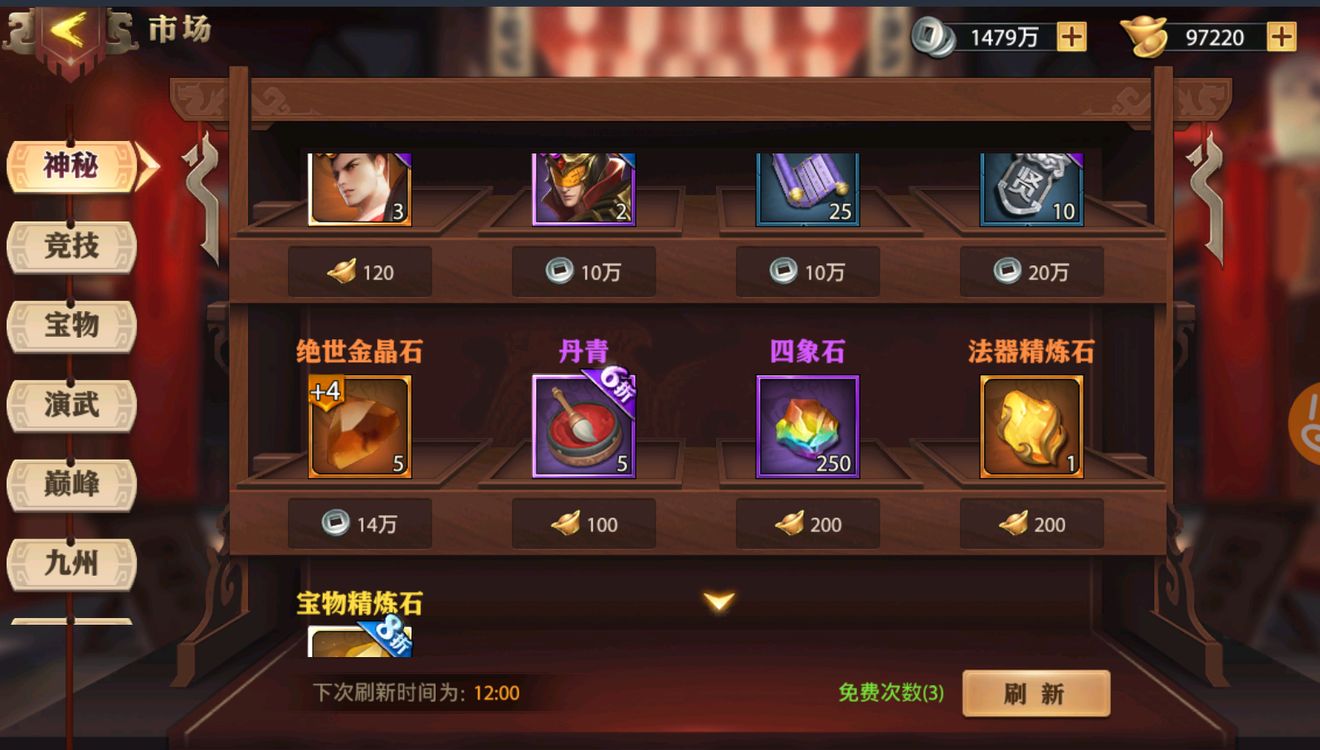
Task: Tap the back arrow to exit market
Action: (x=68, y=29)
